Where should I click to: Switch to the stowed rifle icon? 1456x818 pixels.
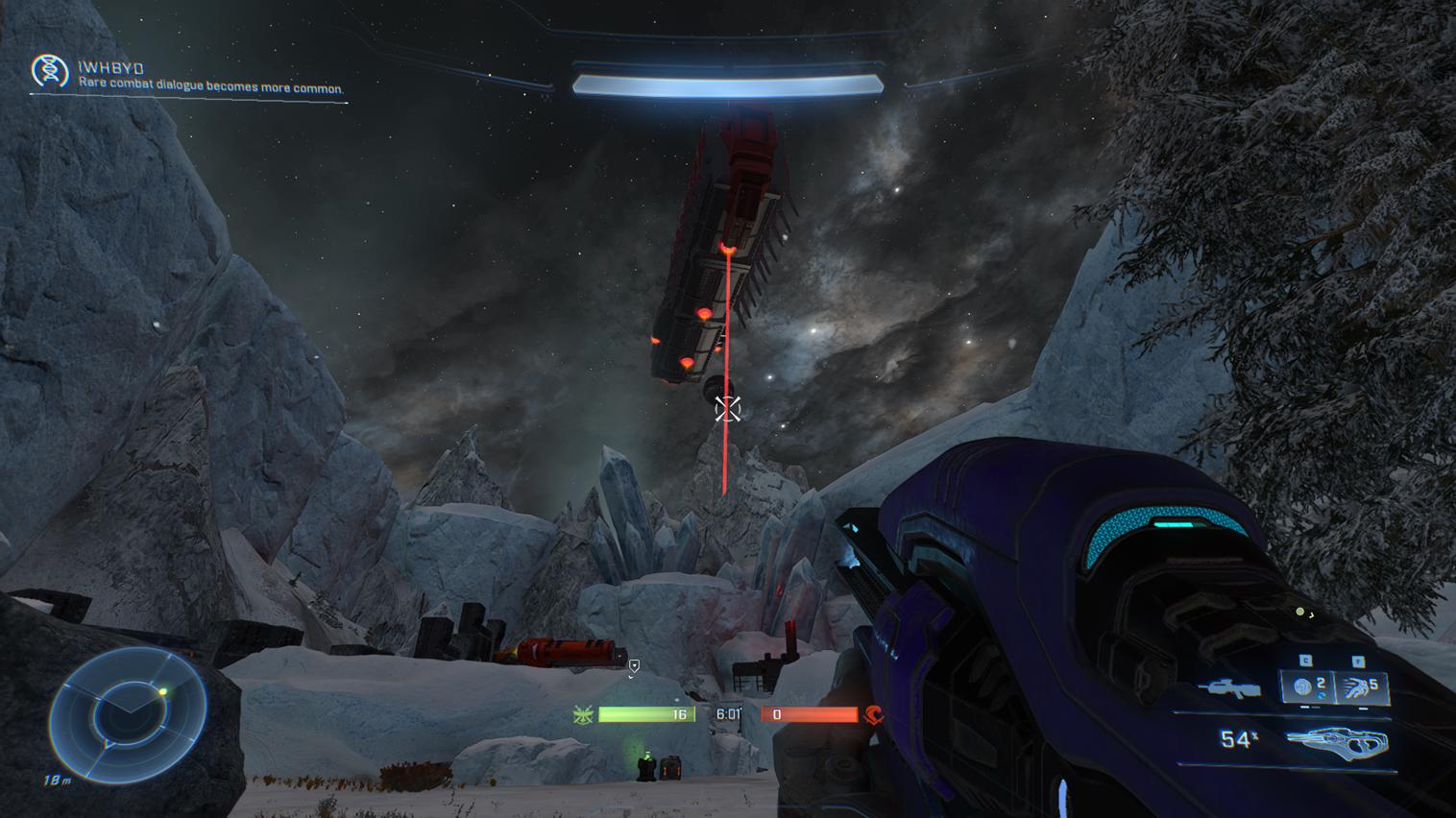(x=1229, y=687)
